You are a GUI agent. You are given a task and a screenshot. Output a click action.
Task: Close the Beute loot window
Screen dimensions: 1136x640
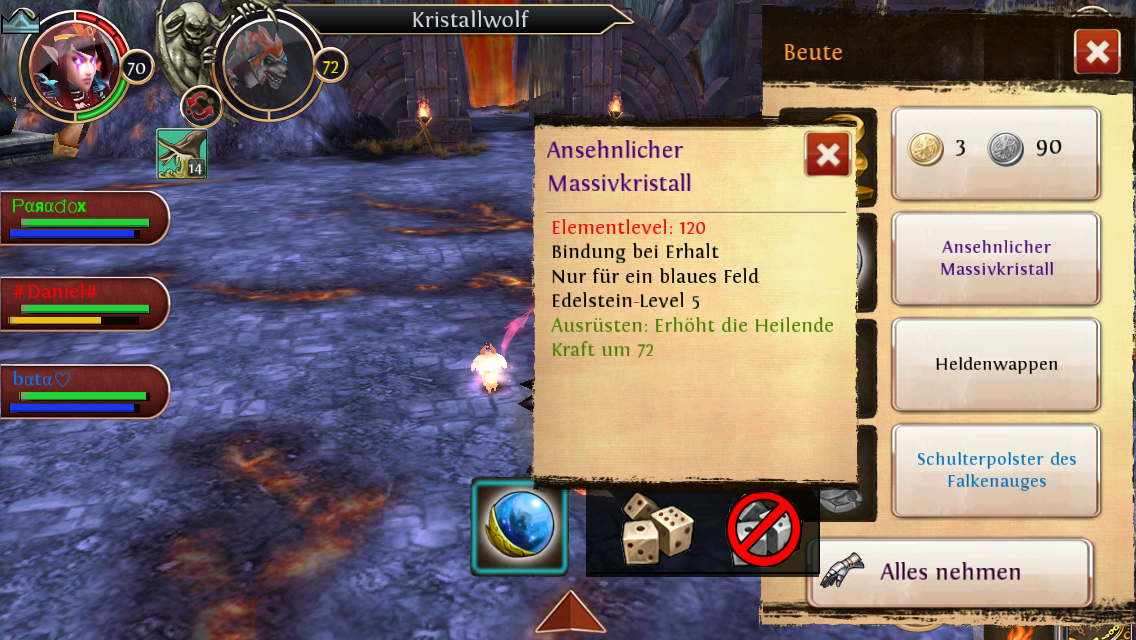tap(1097, 52)
